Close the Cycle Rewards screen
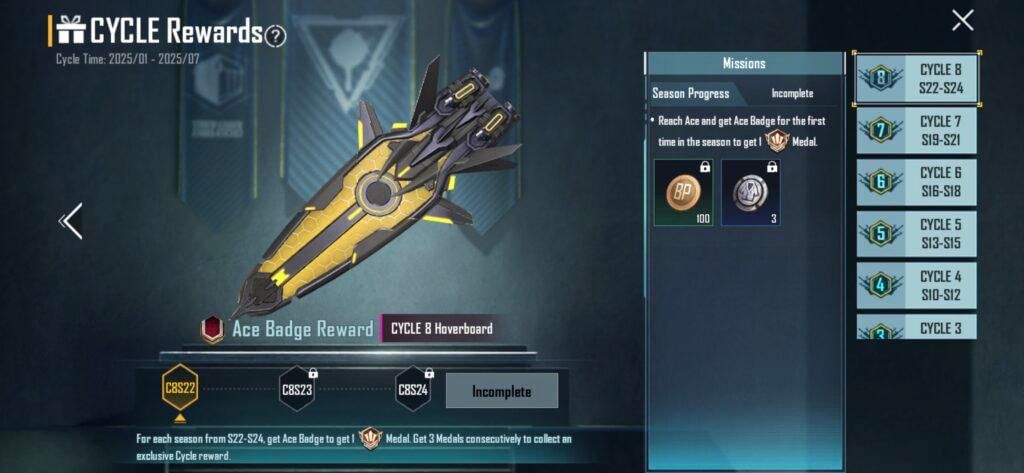The height and width of the screenshot is (473, 1024). coord(962,20)
